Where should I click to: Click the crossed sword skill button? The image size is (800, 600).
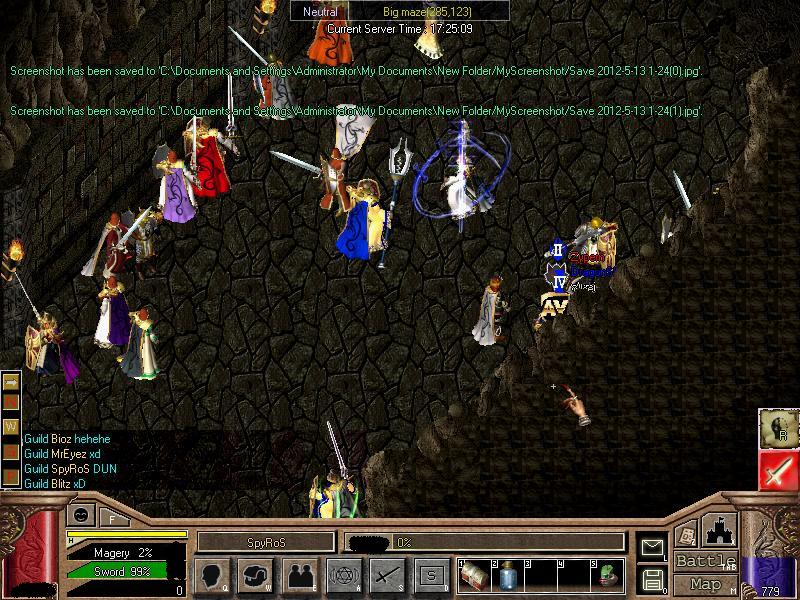(x=387, y=575)
